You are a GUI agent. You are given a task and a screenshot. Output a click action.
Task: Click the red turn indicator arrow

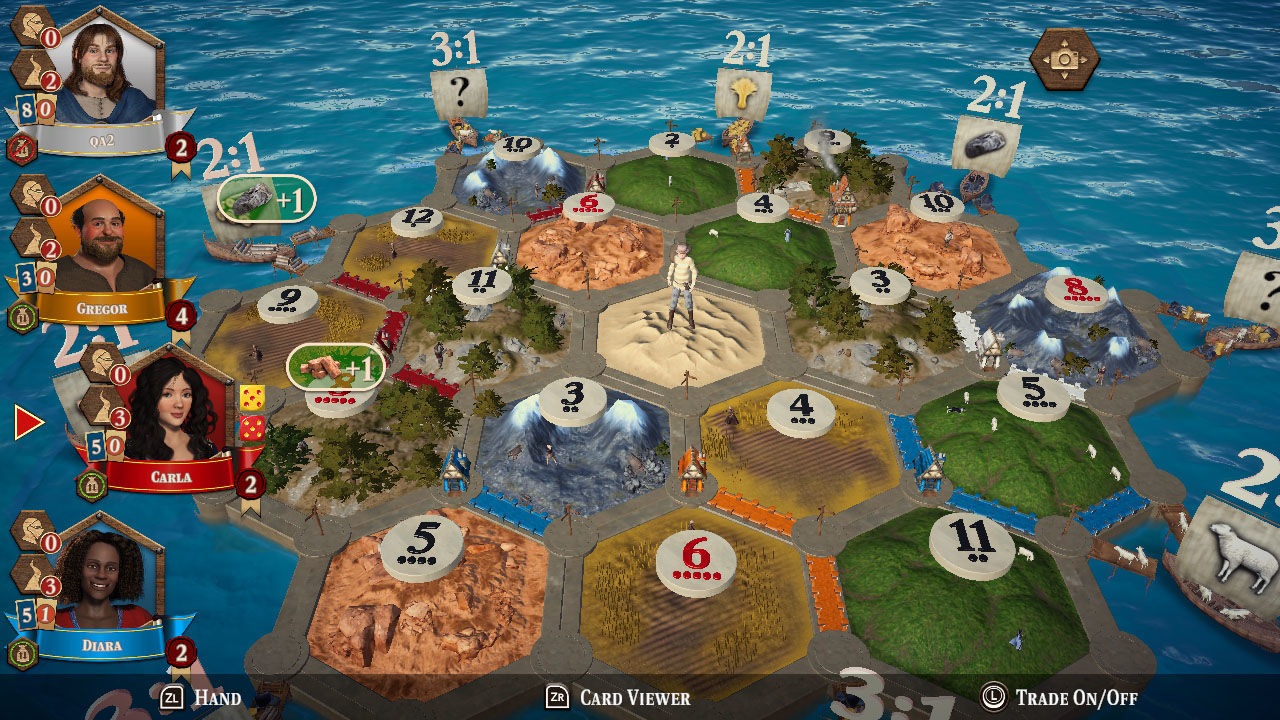point(27,420)
